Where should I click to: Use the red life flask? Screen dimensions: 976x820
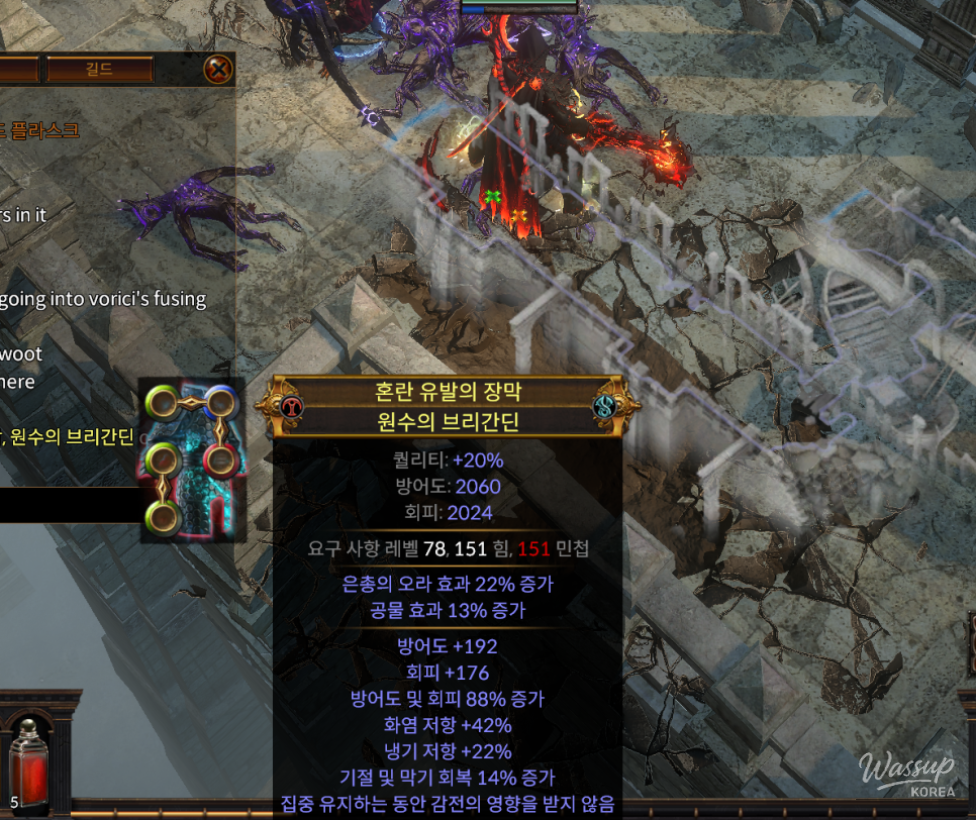point(28,764)
